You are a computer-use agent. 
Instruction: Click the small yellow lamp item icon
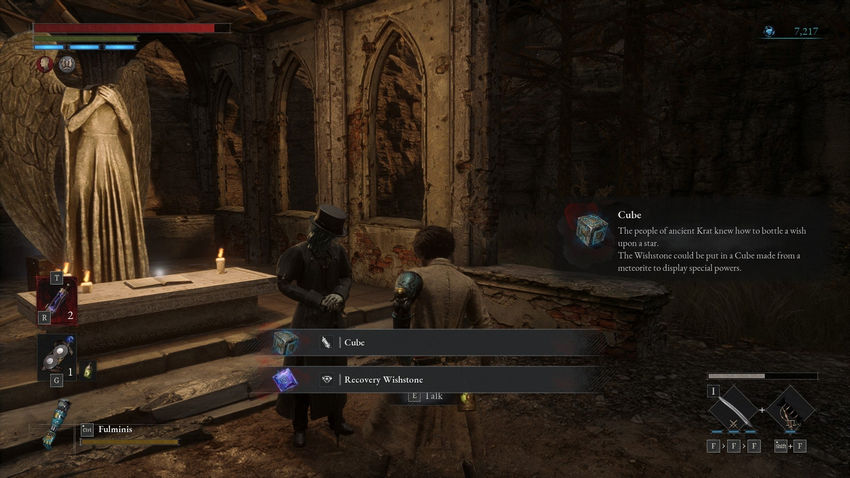point(88,370)
